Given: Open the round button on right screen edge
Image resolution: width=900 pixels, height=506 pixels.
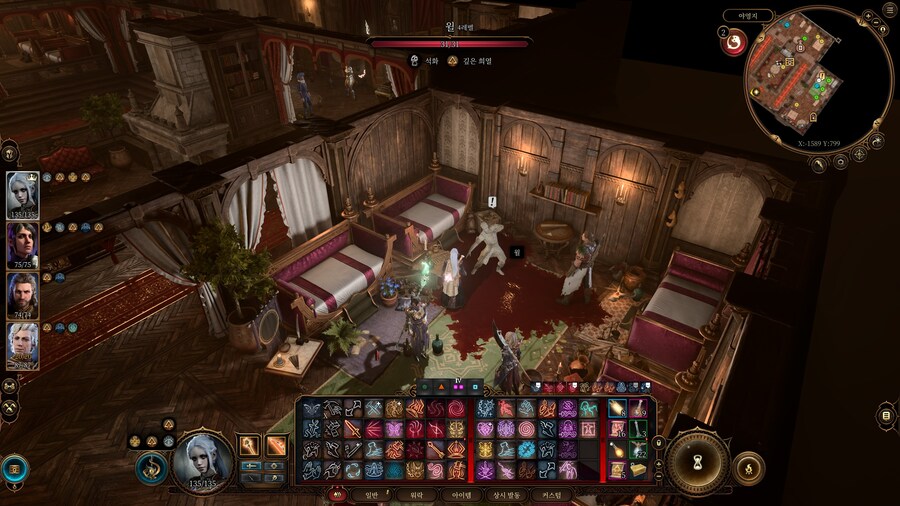Looking at the screenshot, I should pyautogui.click(x=886, y=415).
